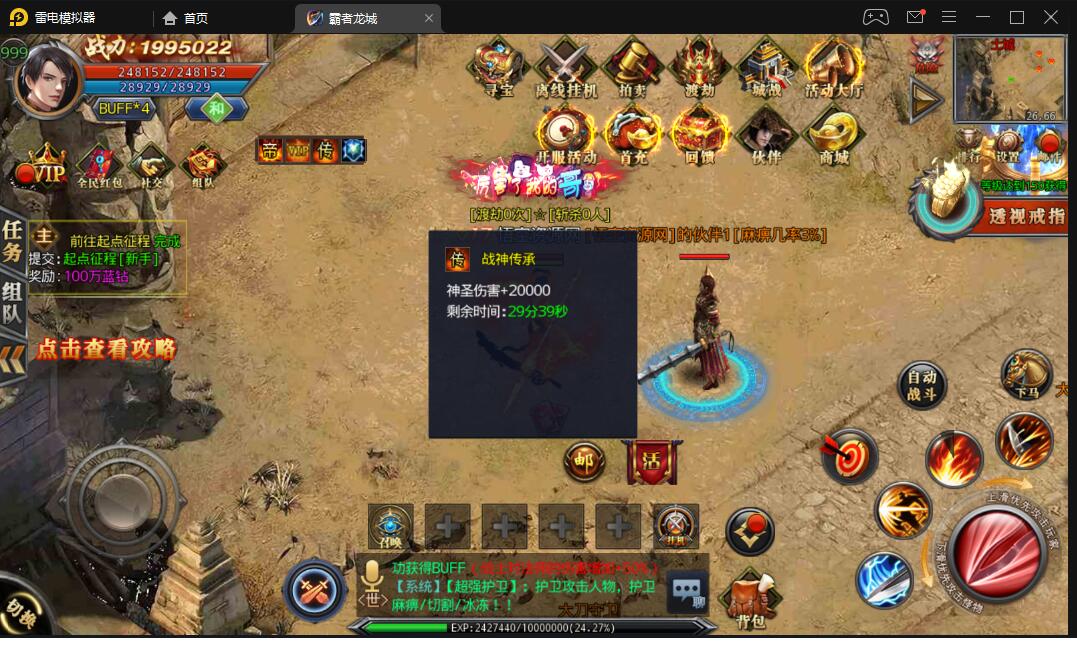This screenshot has width=1077, height=648.
Task: Click the minimap in the corner
Action: click(x=1010, y=78)
